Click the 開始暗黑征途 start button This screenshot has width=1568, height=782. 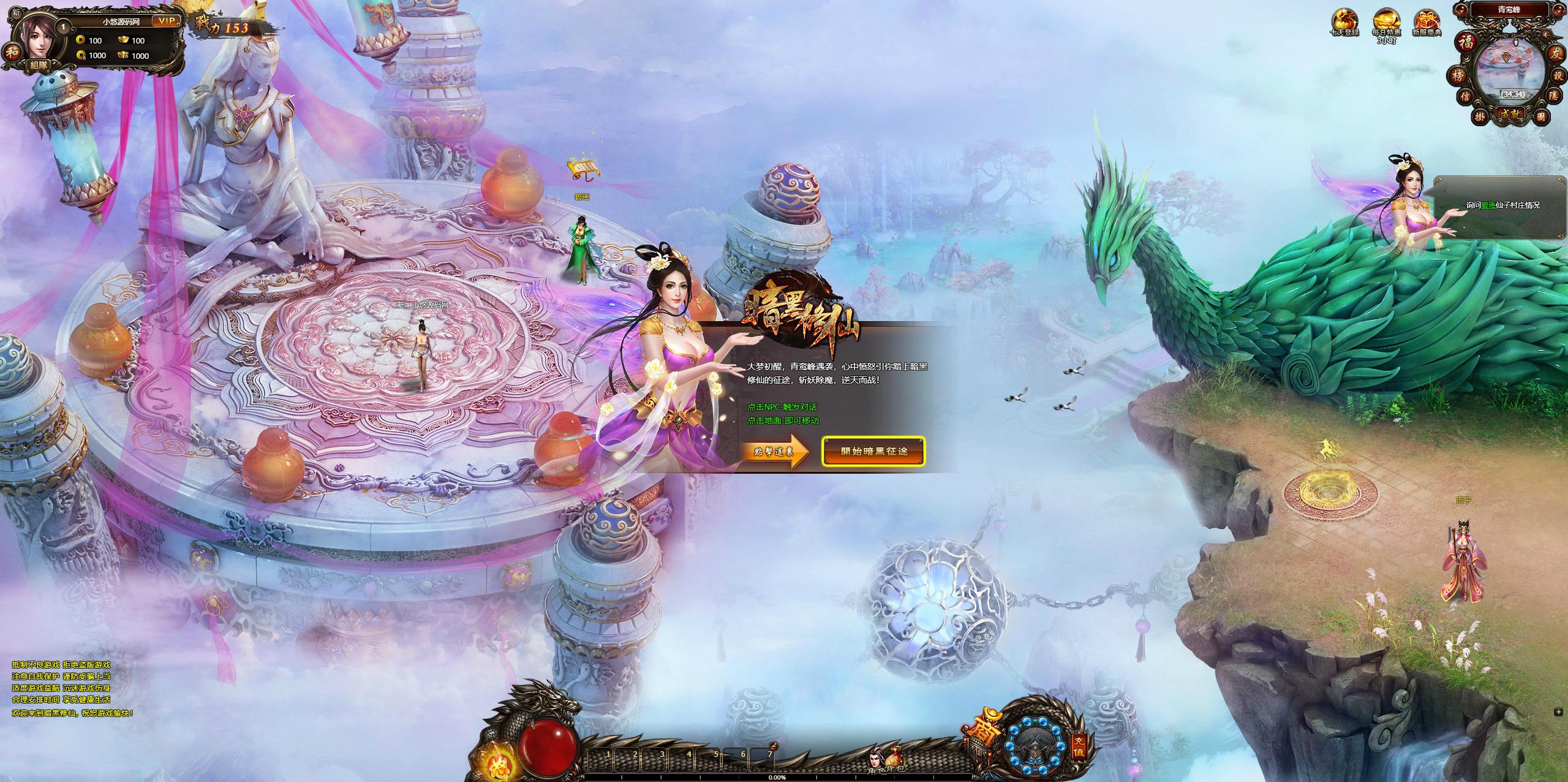[873, 452]
